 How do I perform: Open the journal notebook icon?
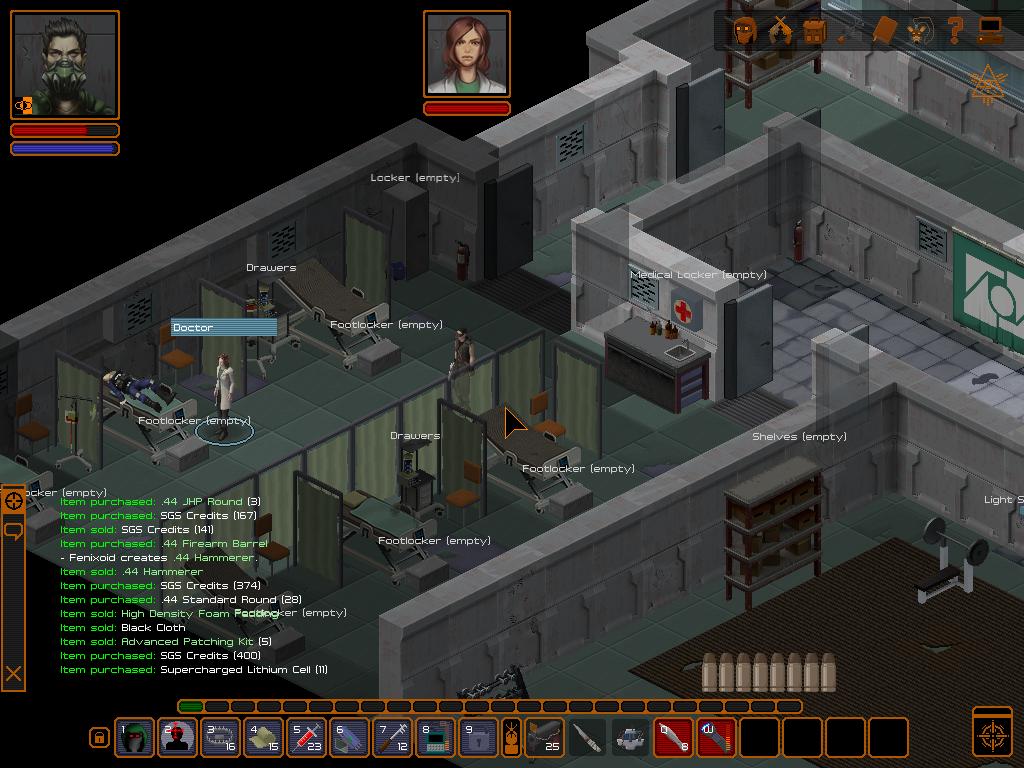[x=884, y=30]
